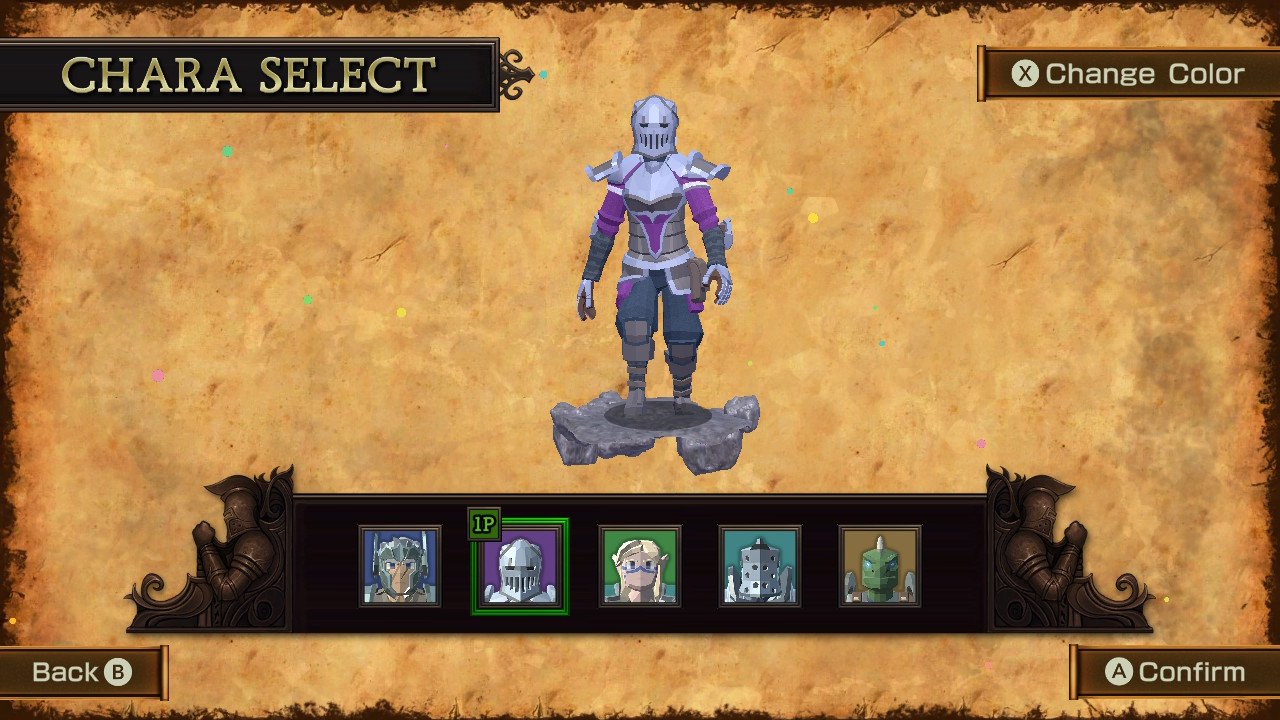Select the green lizard warrior portrait

(x=881, y=567)
